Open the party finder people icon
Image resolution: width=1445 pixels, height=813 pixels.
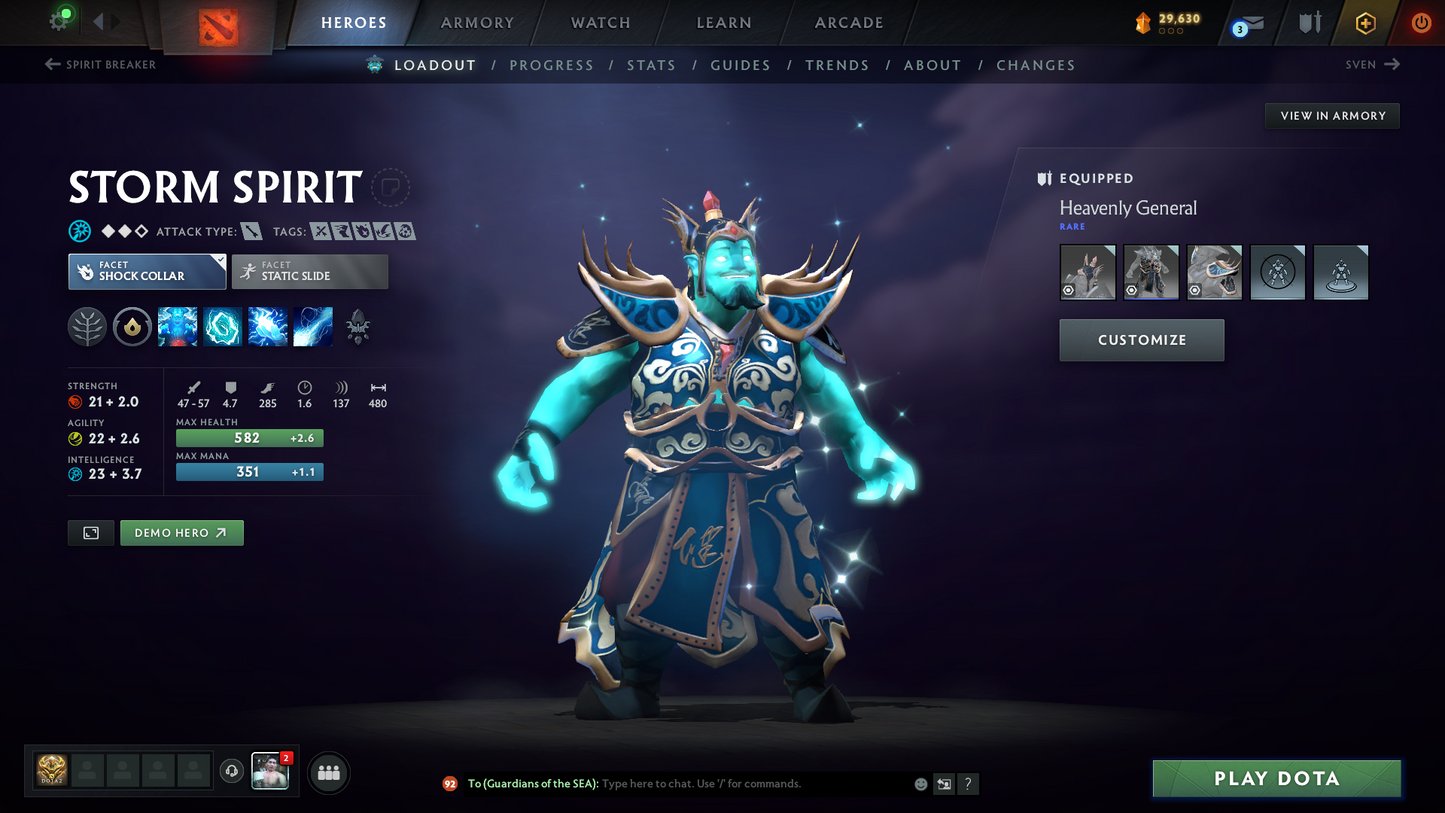click(328, 772)
